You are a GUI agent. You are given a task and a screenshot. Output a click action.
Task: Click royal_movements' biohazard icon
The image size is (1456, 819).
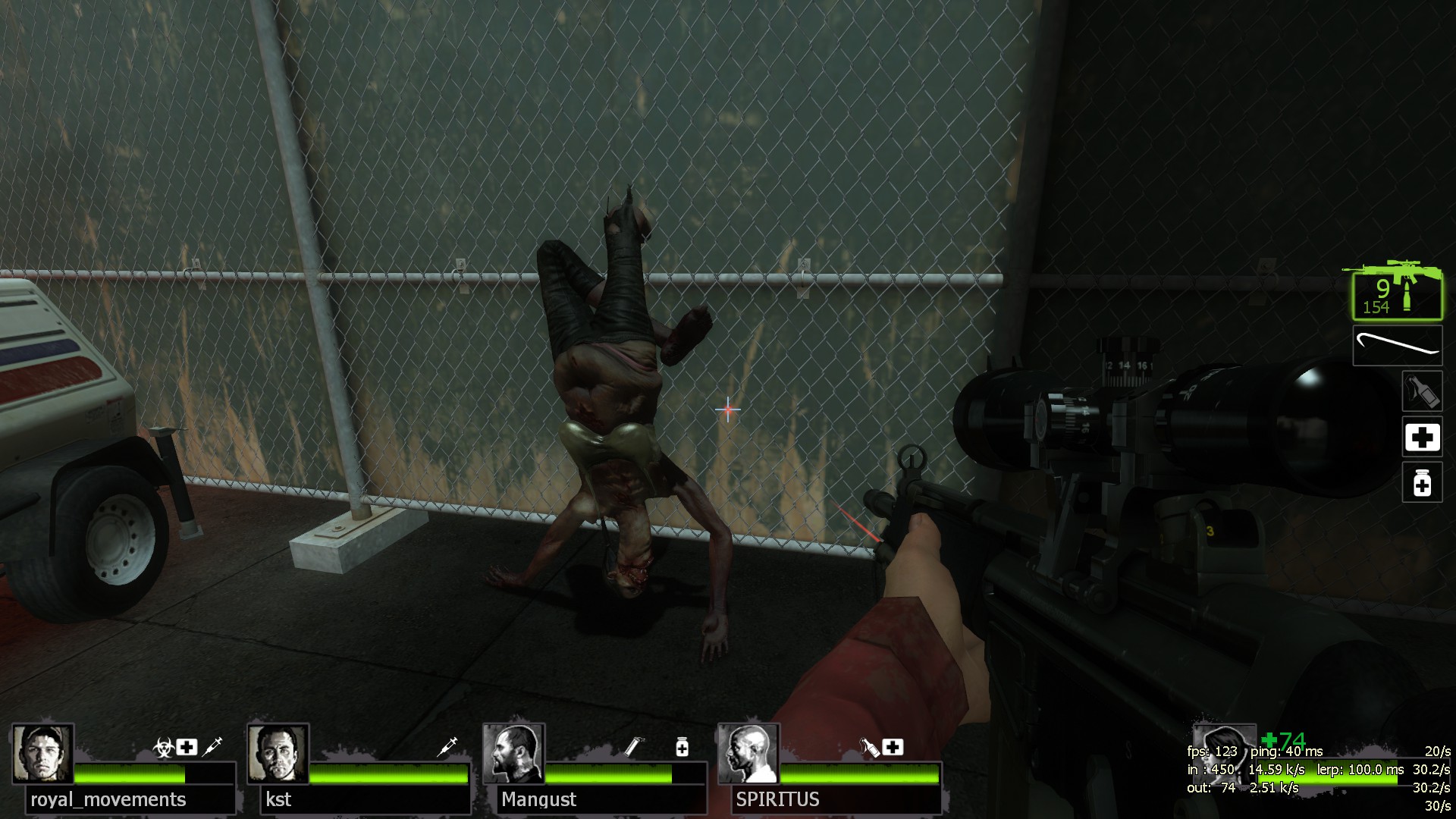(163, 747)
